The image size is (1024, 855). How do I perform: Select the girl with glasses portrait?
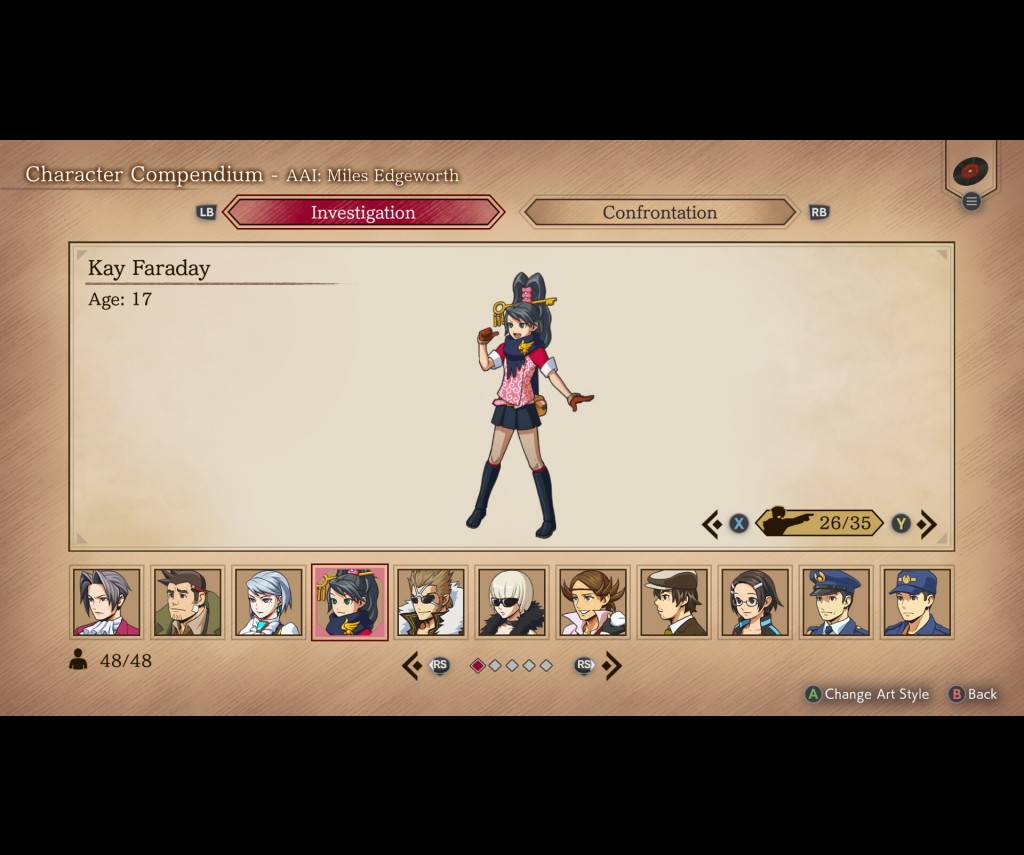coord(755,602)
